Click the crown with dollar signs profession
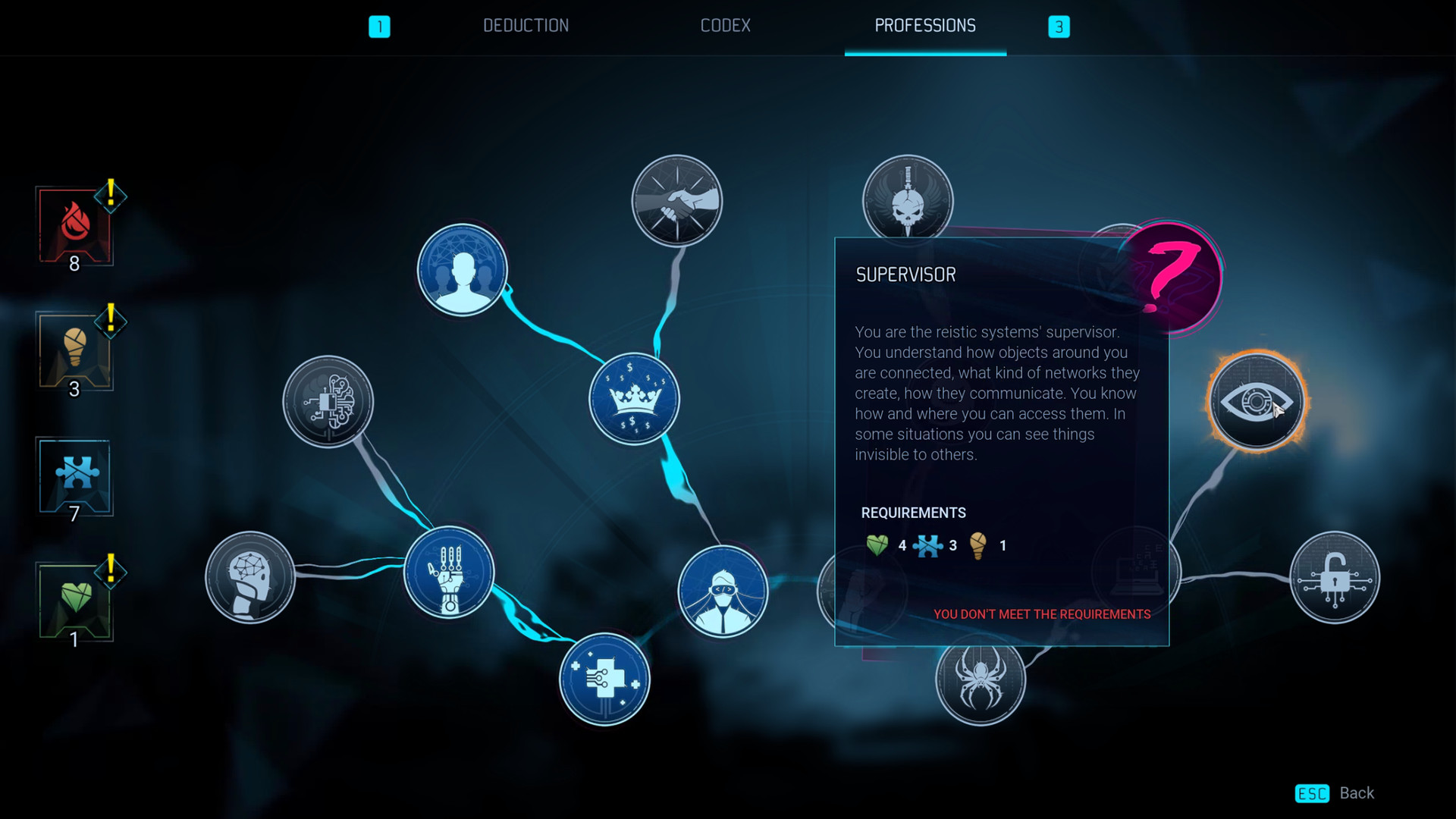Viewport: 1456px width, 819px height. coord(633,398)
